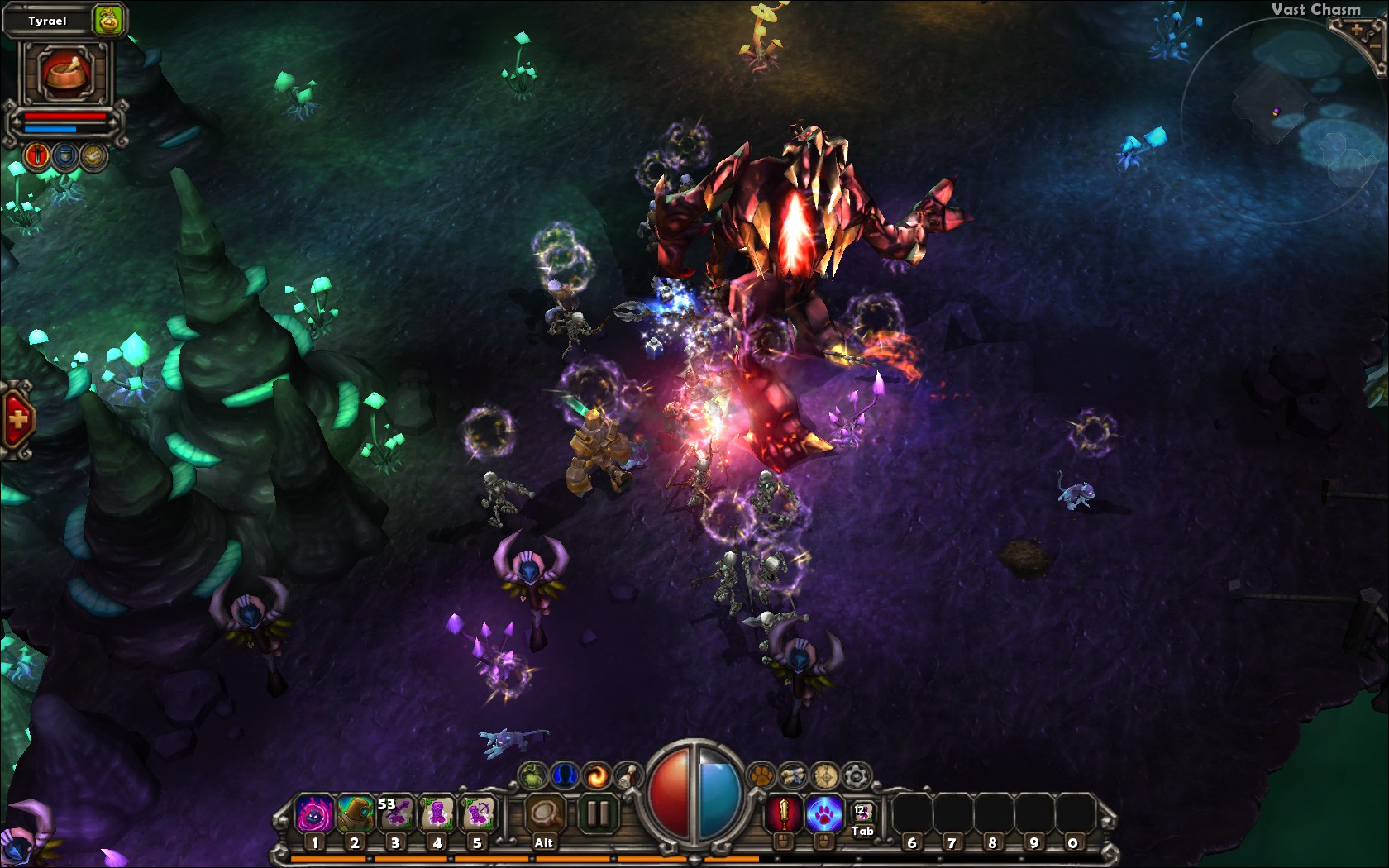Viewport: 1389px width, 868px height.
Task: Toggle the pause button
Action: (597, 813)
